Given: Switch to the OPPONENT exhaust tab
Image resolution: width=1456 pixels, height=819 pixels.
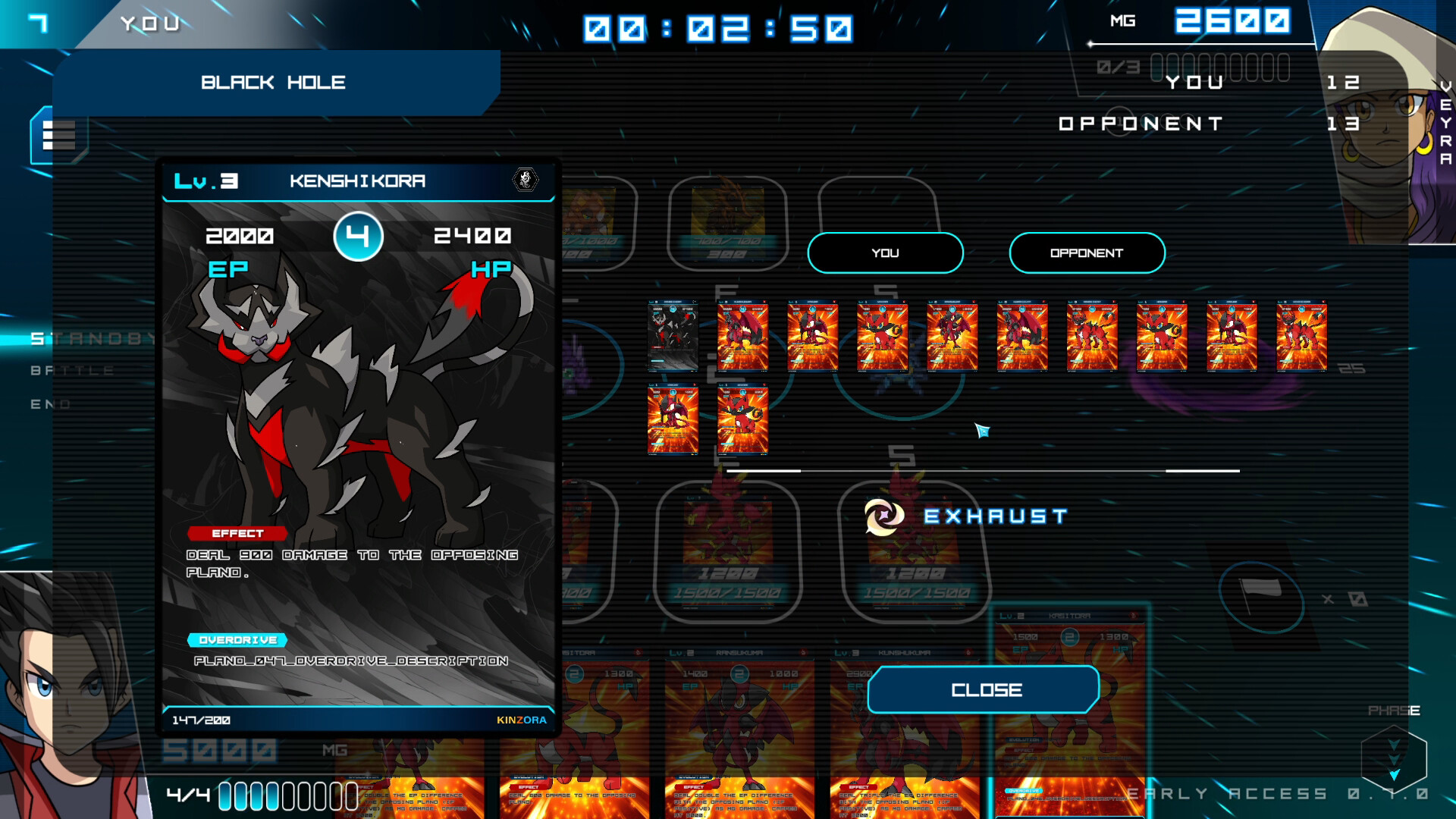Looking at the screenshot, I should pos(1086,253).
